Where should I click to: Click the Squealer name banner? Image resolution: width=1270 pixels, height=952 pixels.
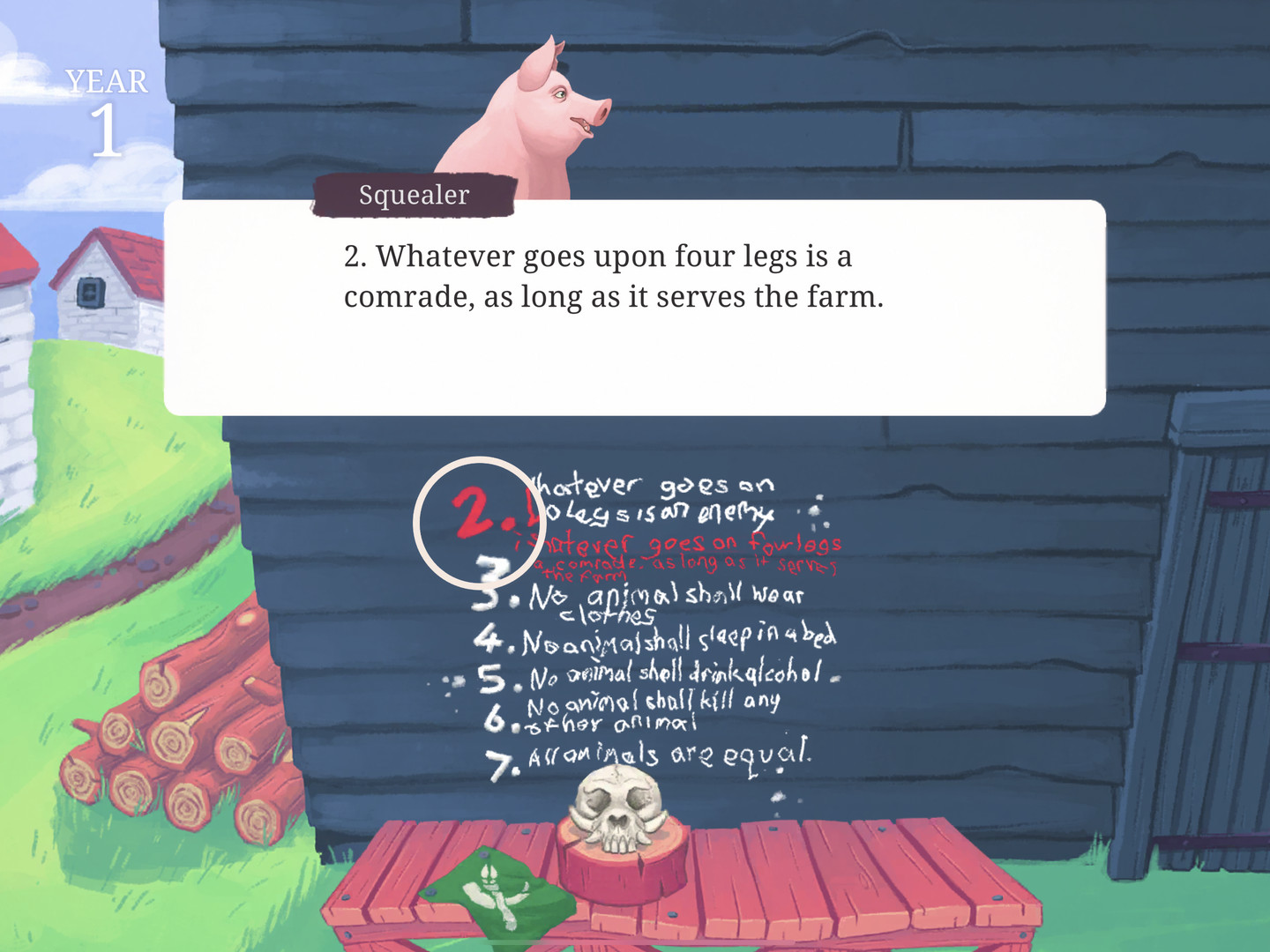[x=413, y=194]
